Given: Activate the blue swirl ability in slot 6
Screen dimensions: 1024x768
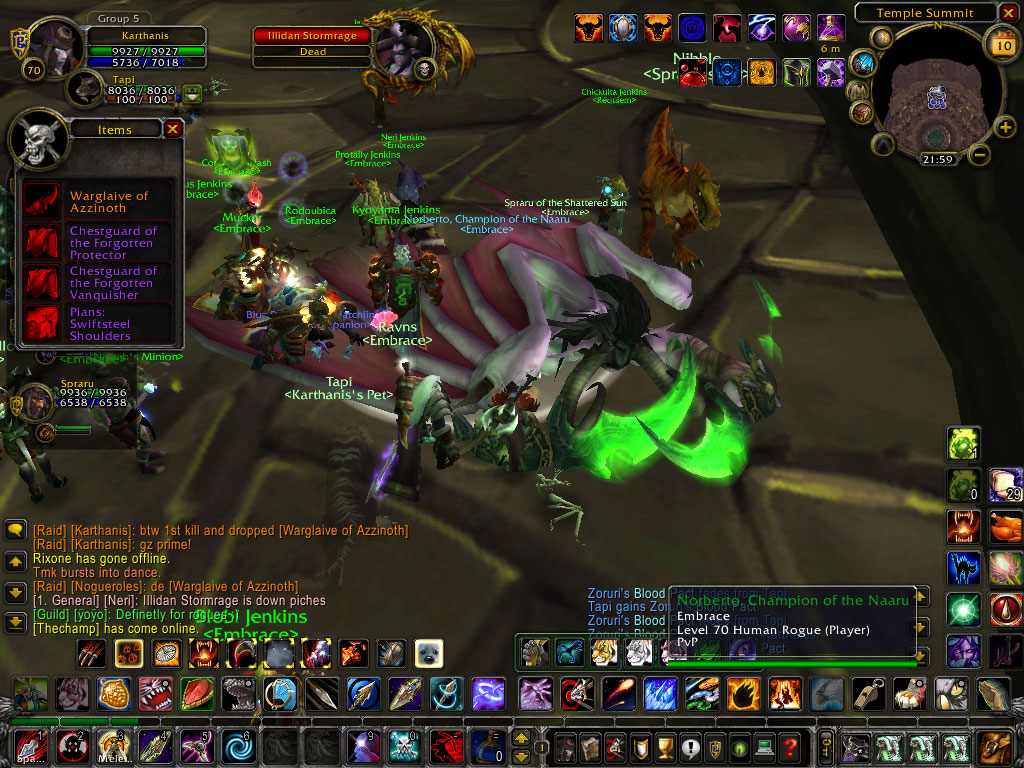Looking at the screenshot, I should [x=239, y=746].
